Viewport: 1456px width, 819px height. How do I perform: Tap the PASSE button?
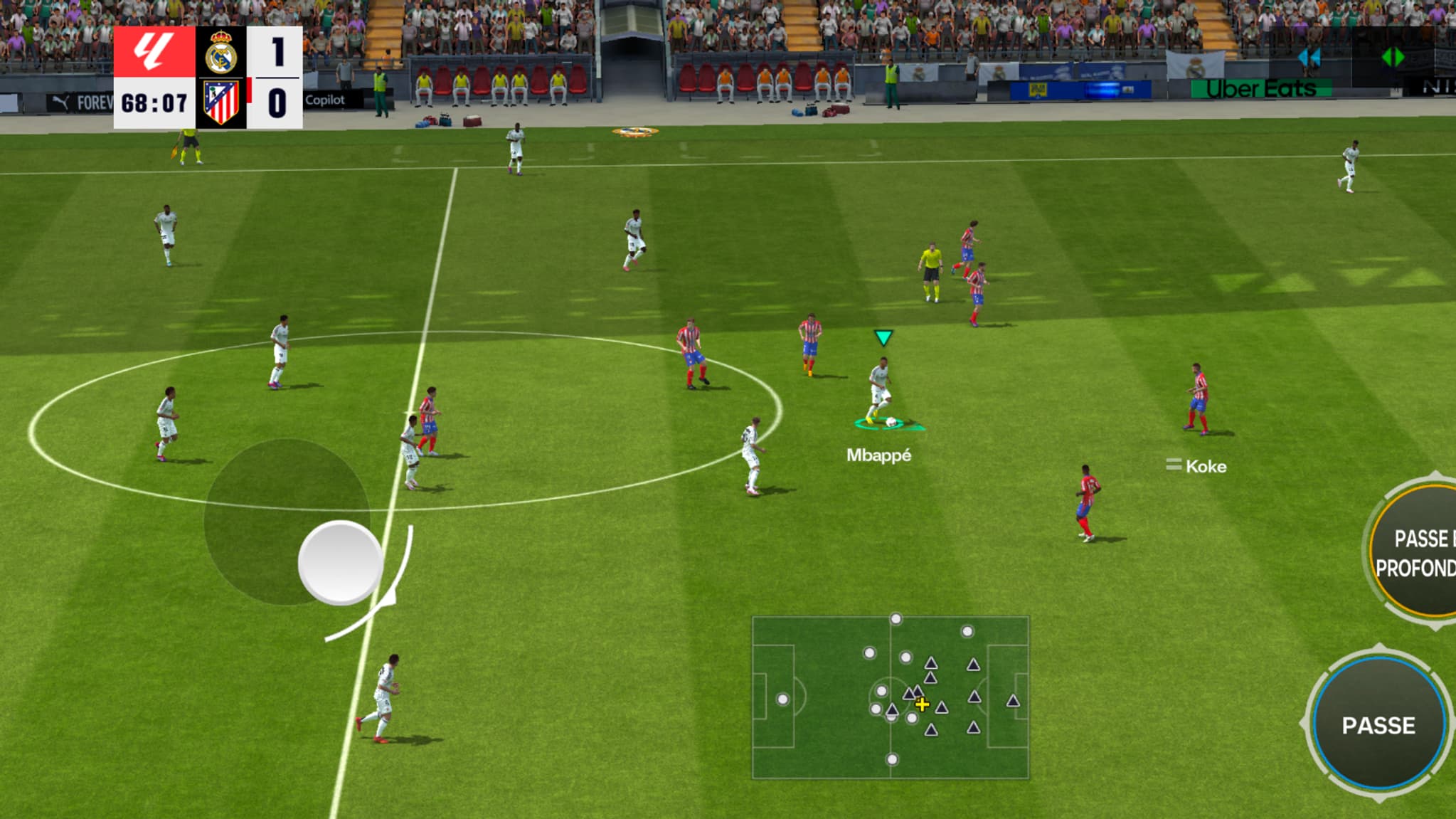[x=1378, y=724]
